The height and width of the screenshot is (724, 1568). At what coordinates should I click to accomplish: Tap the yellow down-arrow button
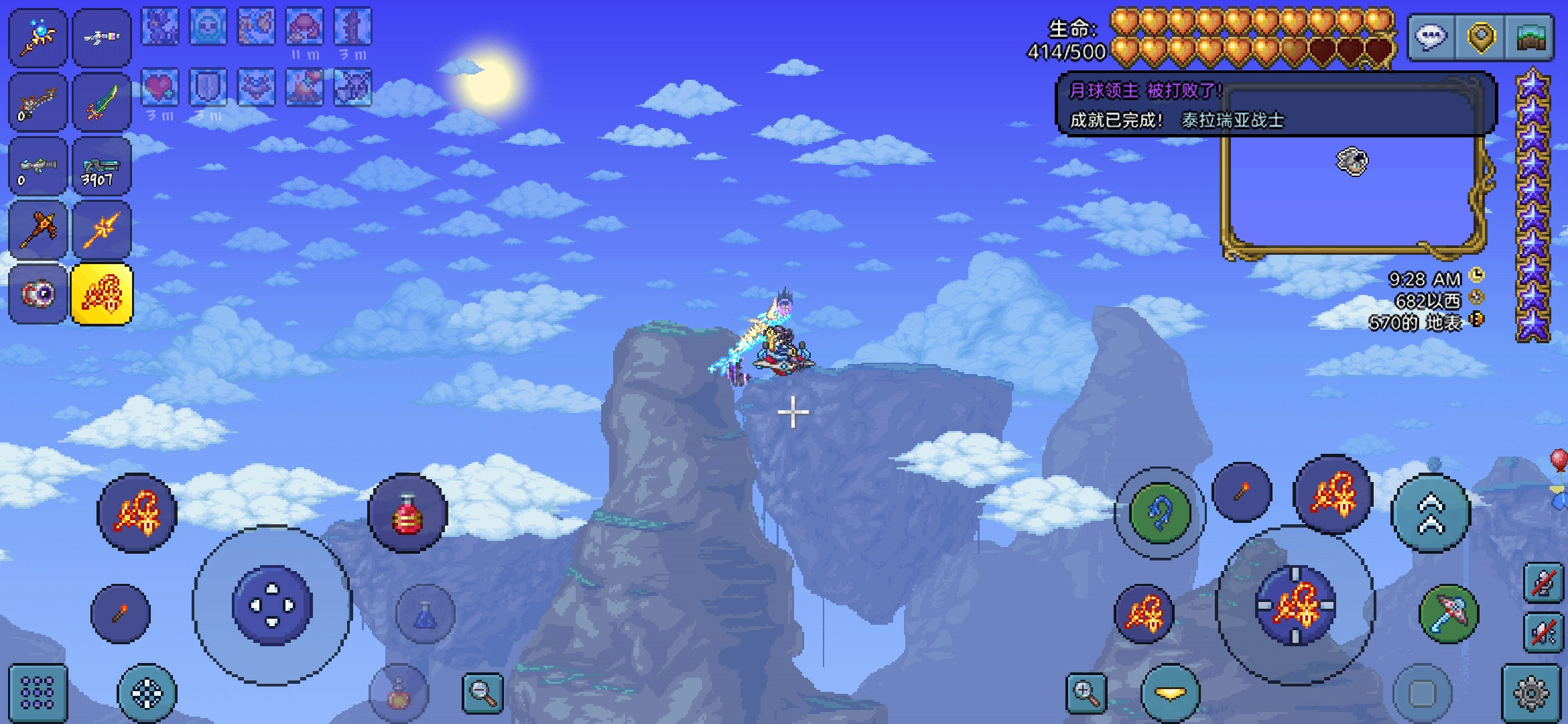(1170, 693)
